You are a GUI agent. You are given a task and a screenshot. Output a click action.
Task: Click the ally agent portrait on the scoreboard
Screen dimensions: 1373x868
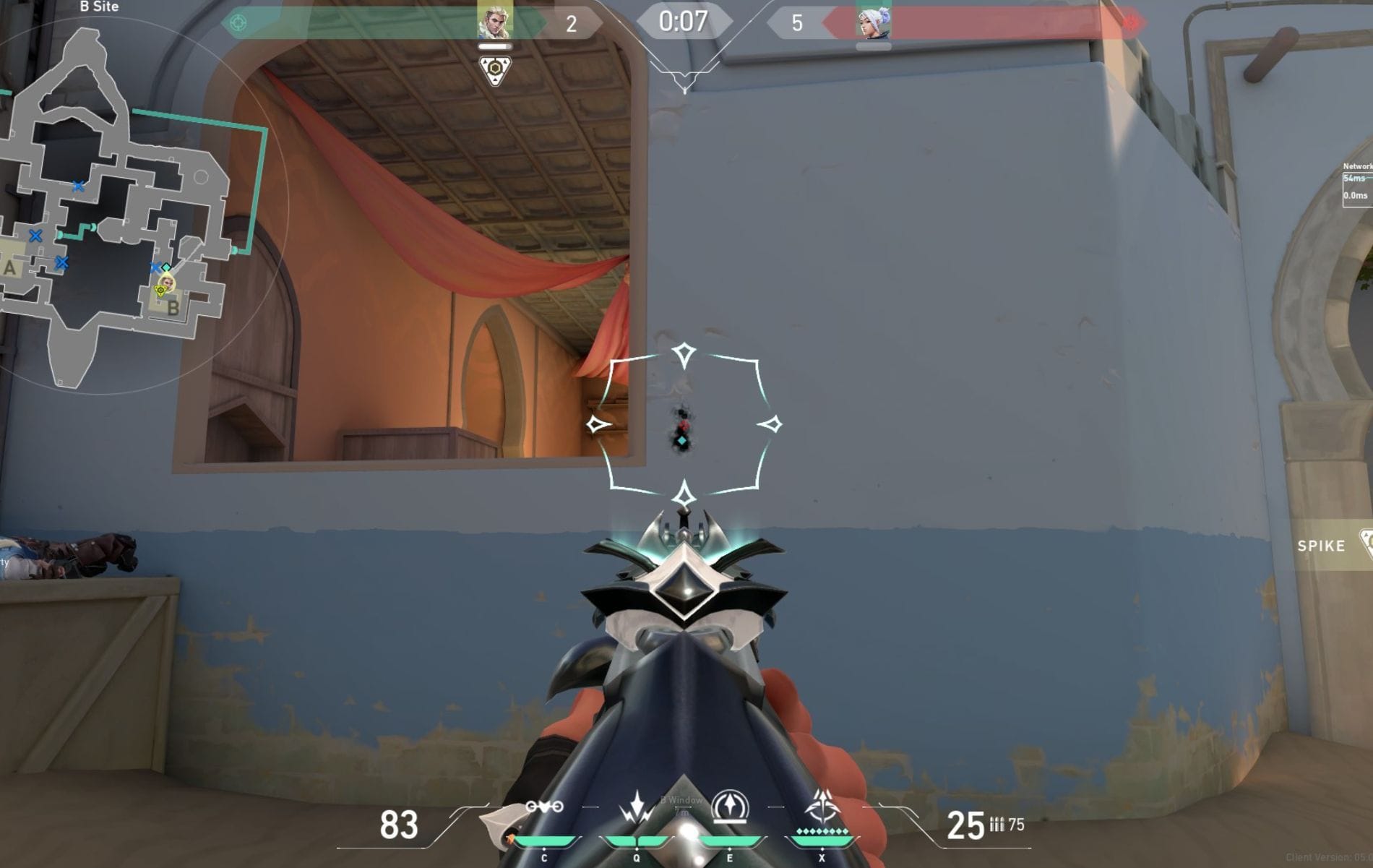coord(495,22)
